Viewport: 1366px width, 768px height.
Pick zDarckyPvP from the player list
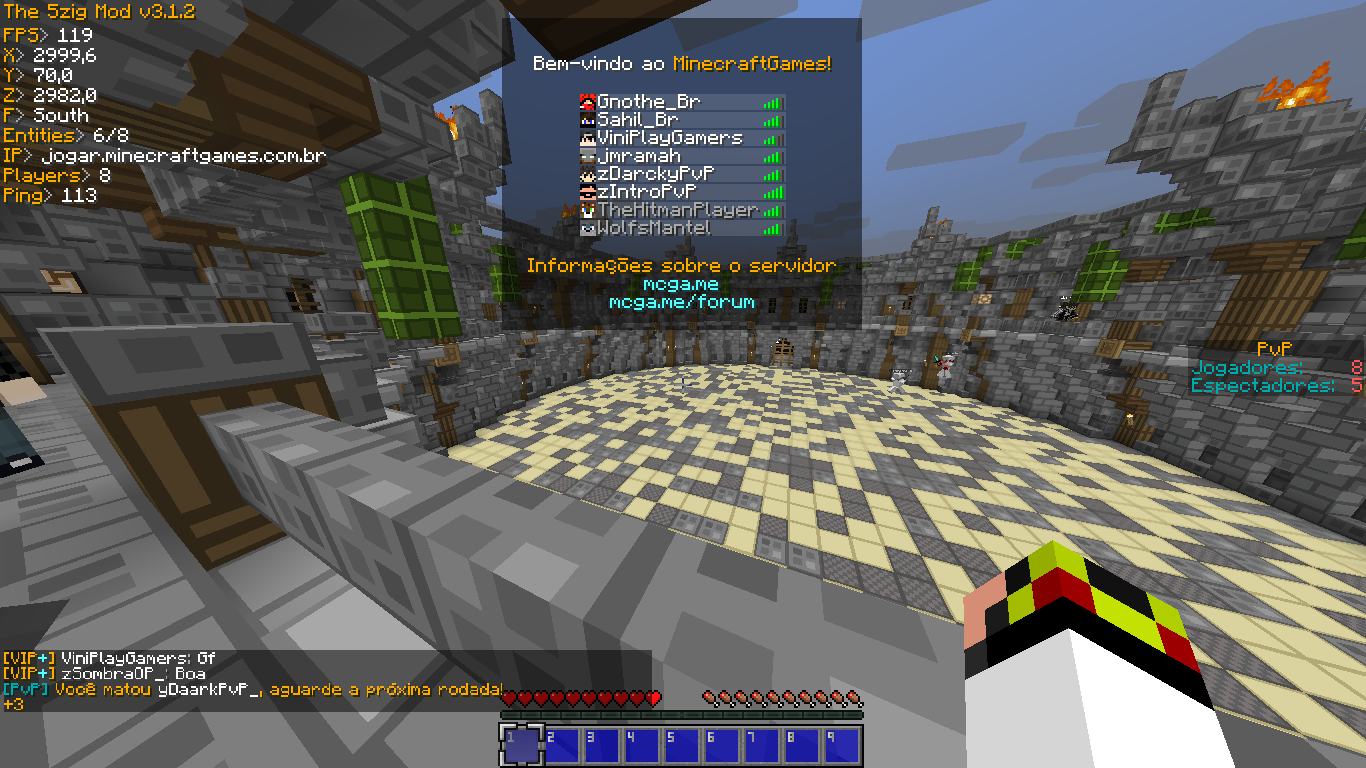point(654,174)
